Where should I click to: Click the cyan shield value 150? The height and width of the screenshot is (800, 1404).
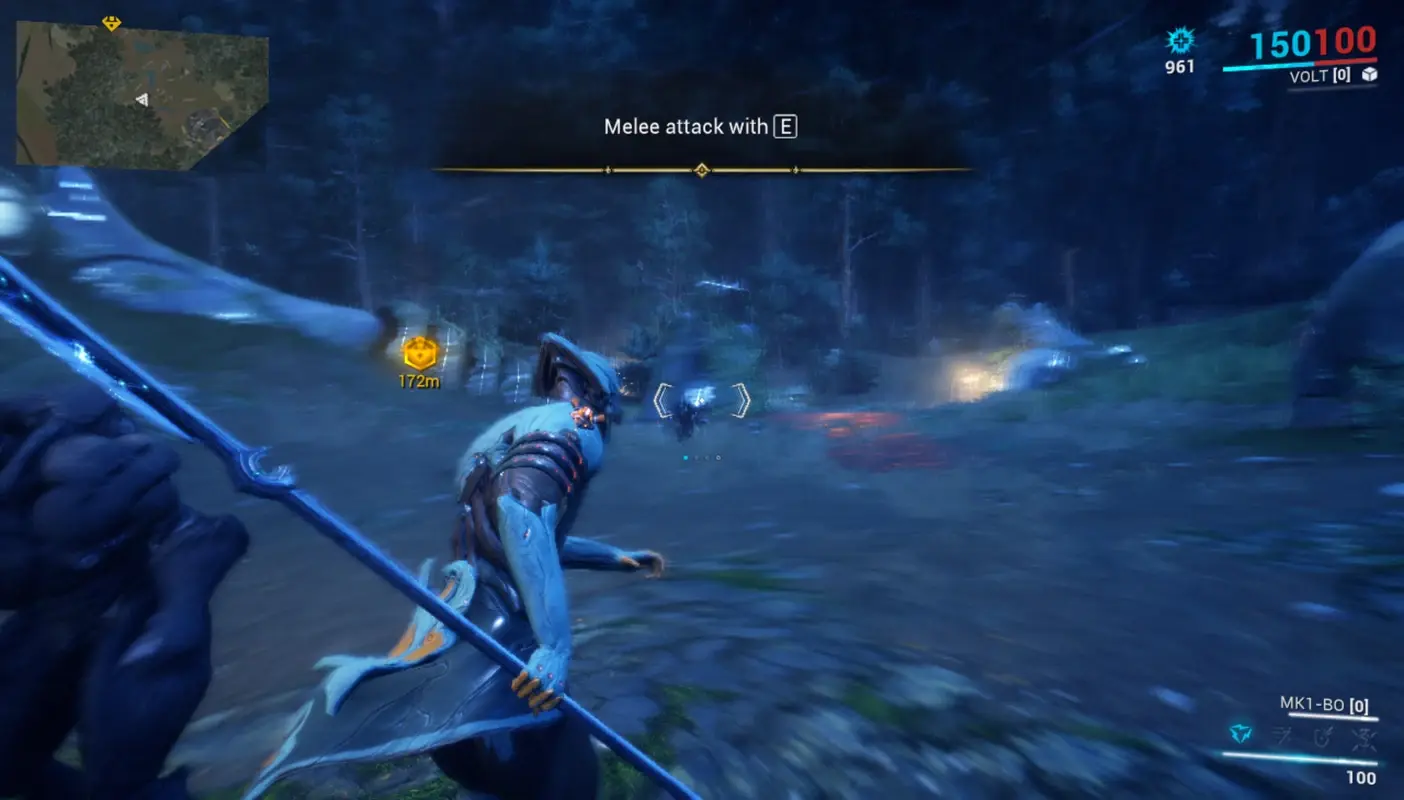pos(1280,43)
